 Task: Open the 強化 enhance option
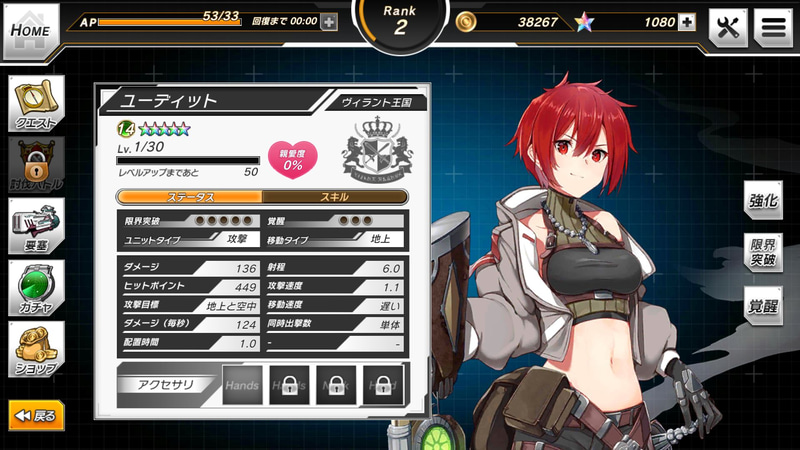[x=763, y=200]
